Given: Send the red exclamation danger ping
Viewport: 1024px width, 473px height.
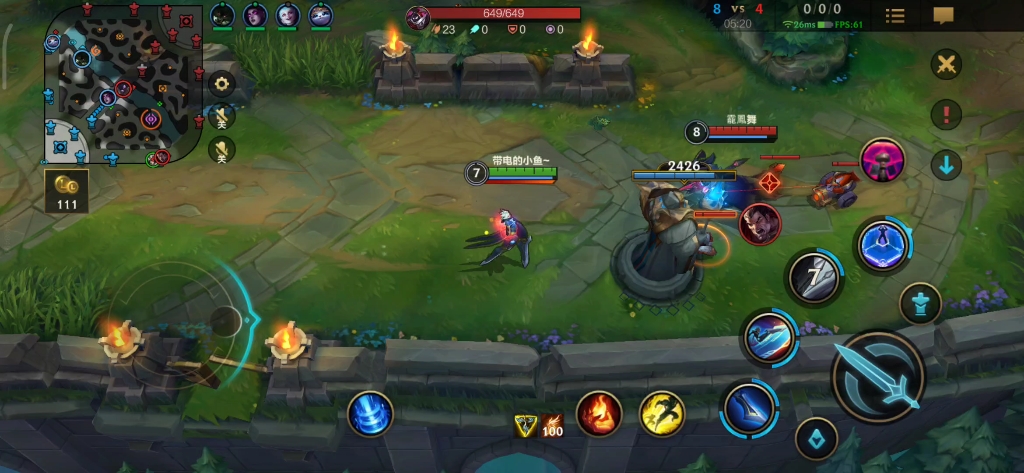Looking at the screenshot, I should 945,114.
